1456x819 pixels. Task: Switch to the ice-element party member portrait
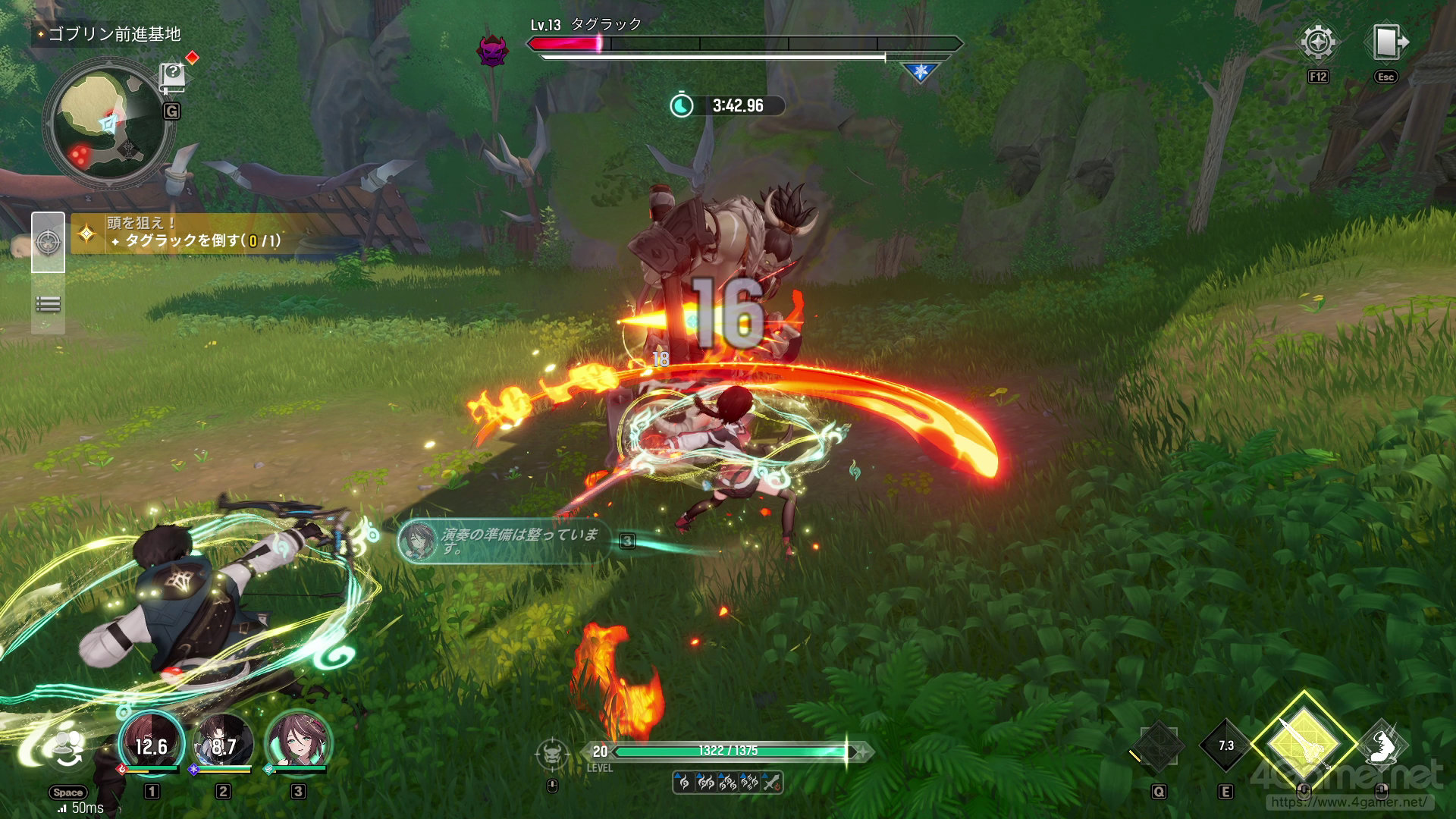[x=223, y=743]
